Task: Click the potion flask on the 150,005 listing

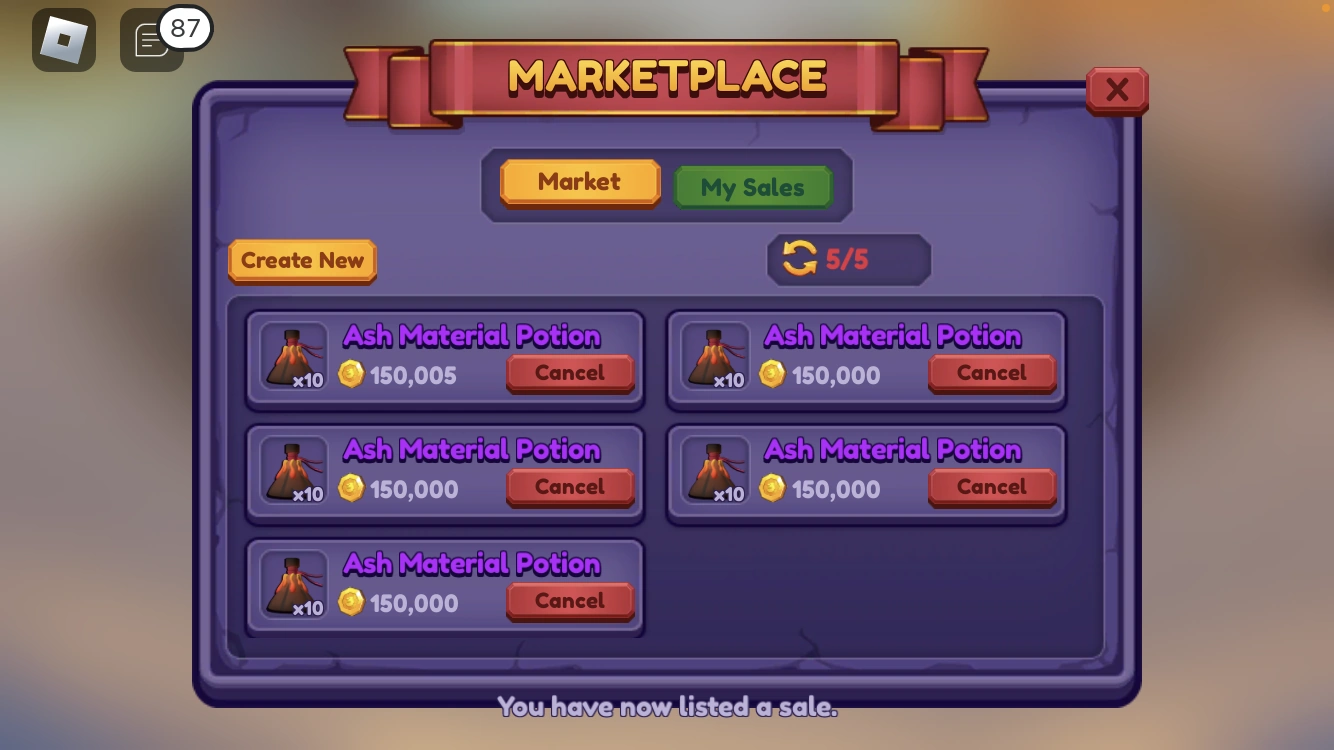Action: click(292, 356)
